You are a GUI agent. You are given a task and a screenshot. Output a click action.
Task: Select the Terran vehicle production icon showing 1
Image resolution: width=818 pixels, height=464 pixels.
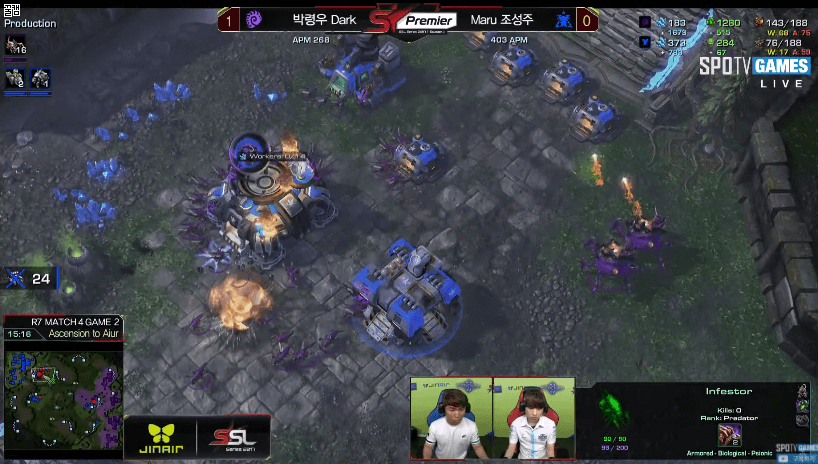click(x=41, y=78)
